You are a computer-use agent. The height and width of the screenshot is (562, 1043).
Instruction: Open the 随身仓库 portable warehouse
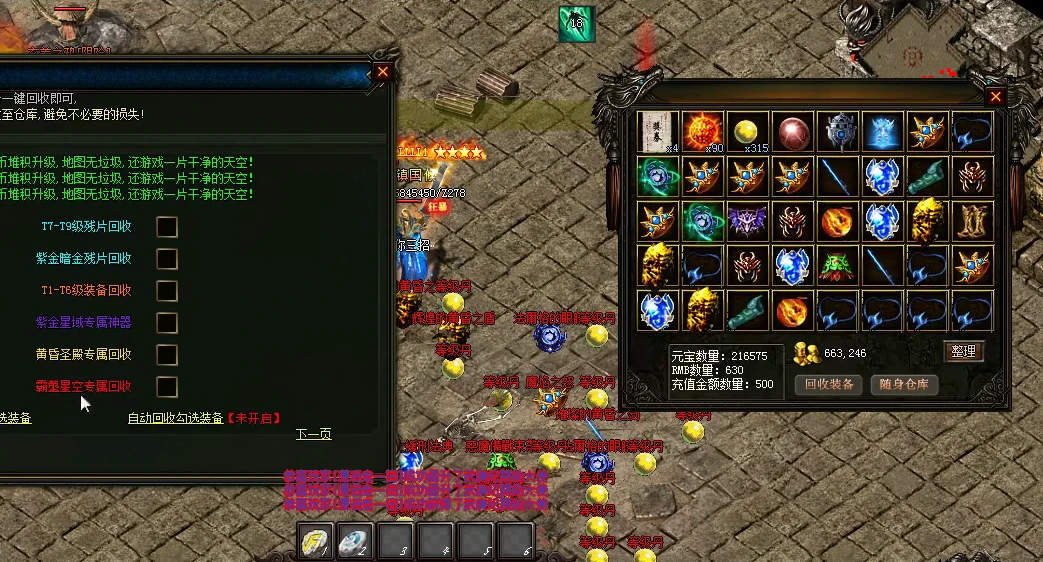point(903,384)
